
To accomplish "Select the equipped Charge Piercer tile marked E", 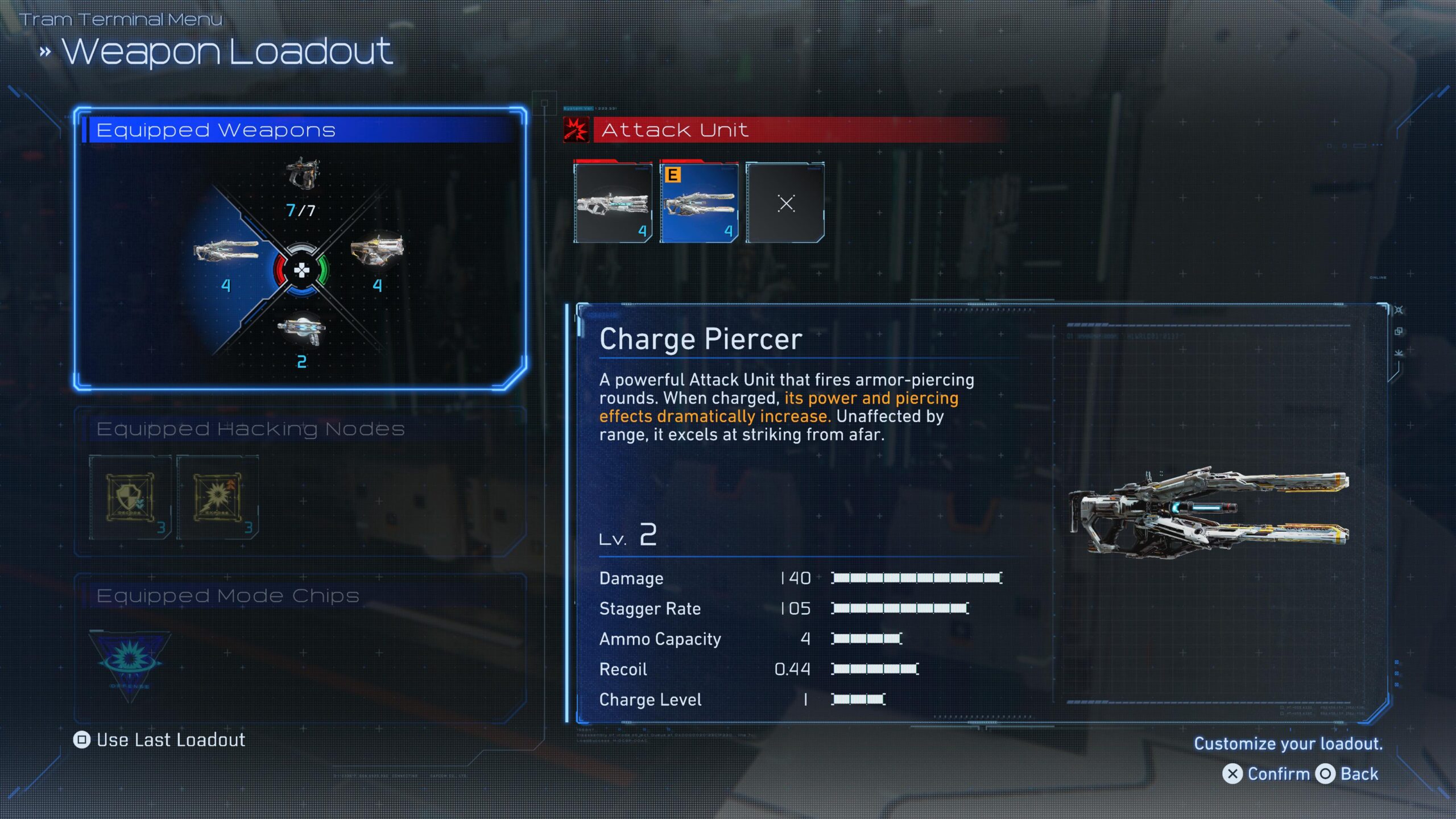I will (699, 203).
